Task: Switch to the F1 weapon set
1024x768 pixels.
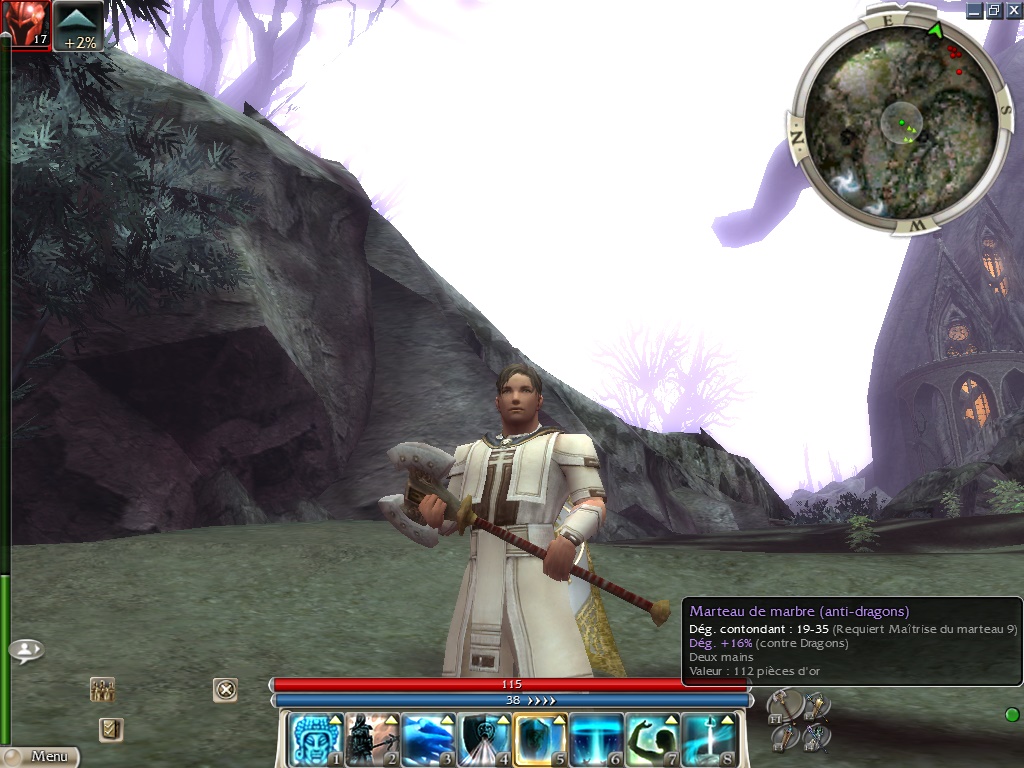Action: point(784,706)
